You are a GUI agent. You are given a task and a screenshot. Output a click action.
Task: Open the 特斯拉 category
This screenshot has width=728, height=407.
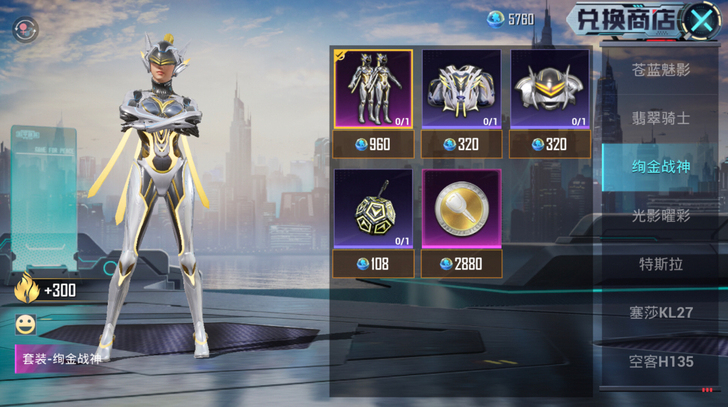(x=662, y=264)
